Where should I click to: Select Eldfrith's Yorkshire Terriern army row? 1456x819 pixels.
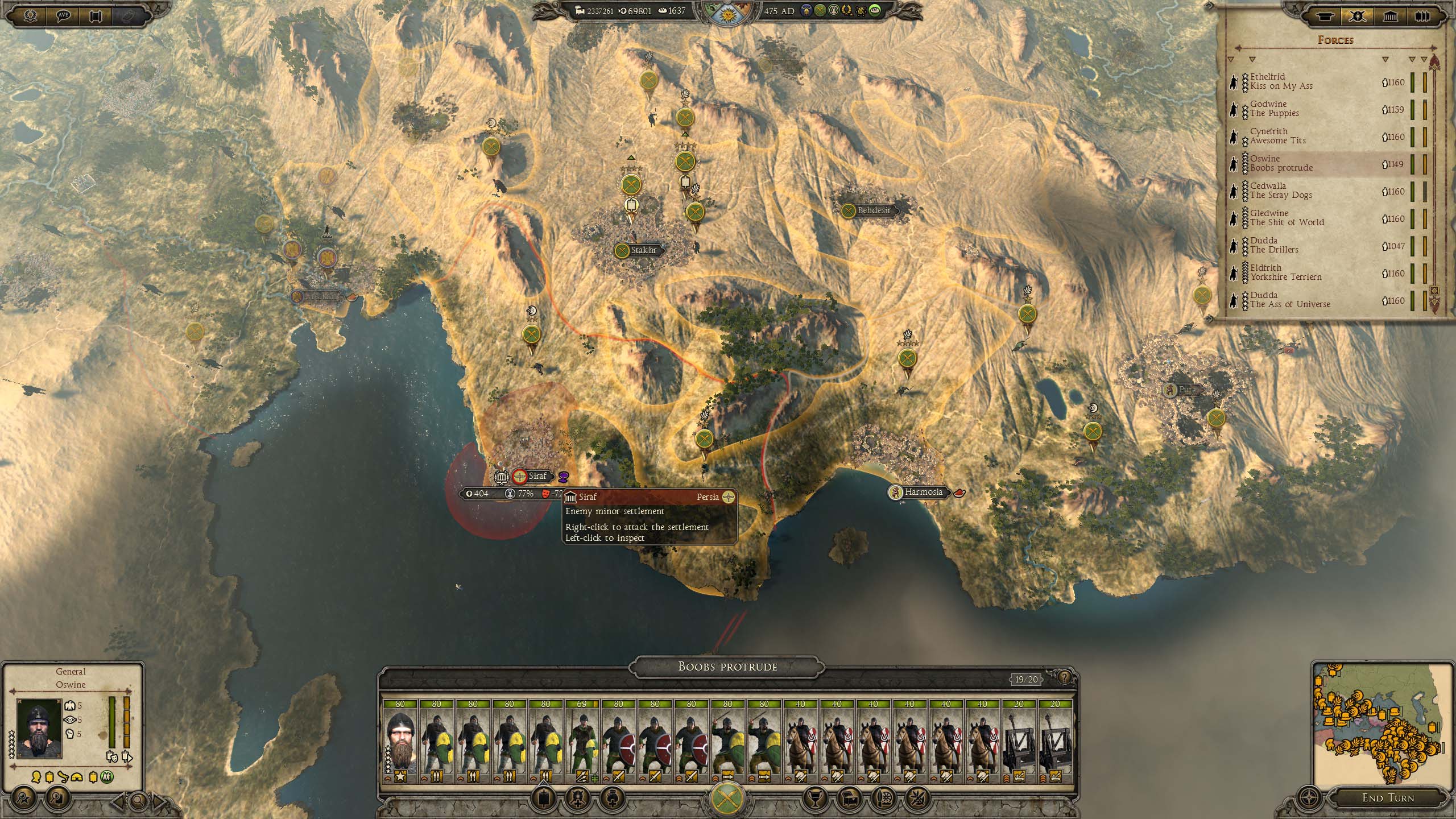tap(1308, 273)
